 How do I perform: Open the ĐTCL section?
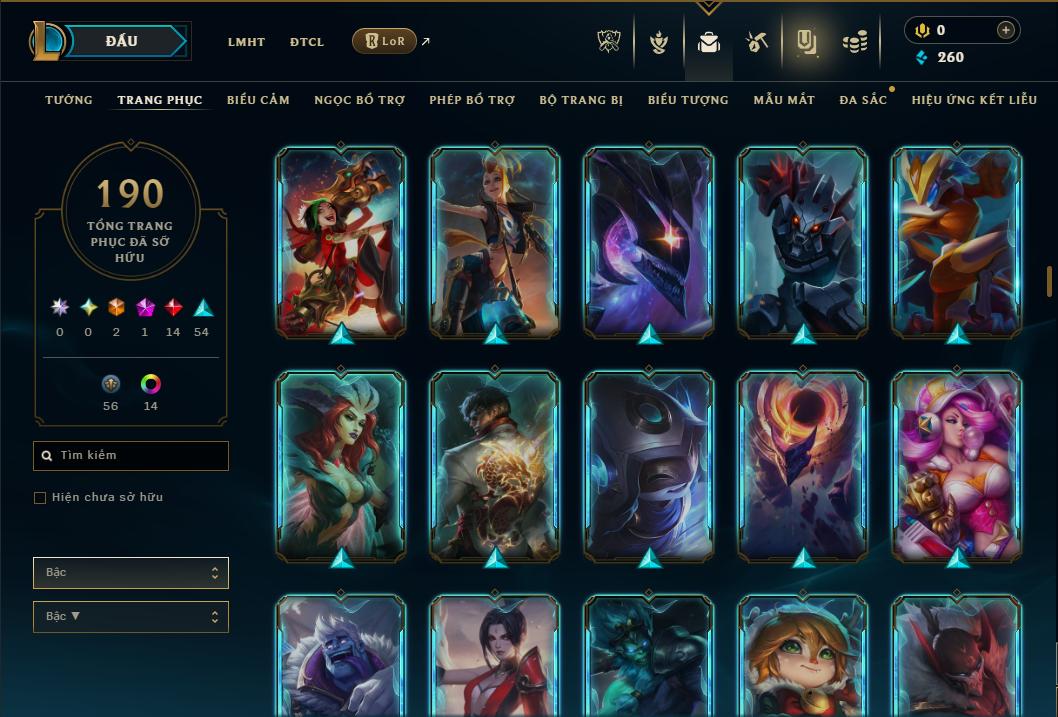pyautogui.click(x=307, y=42)
